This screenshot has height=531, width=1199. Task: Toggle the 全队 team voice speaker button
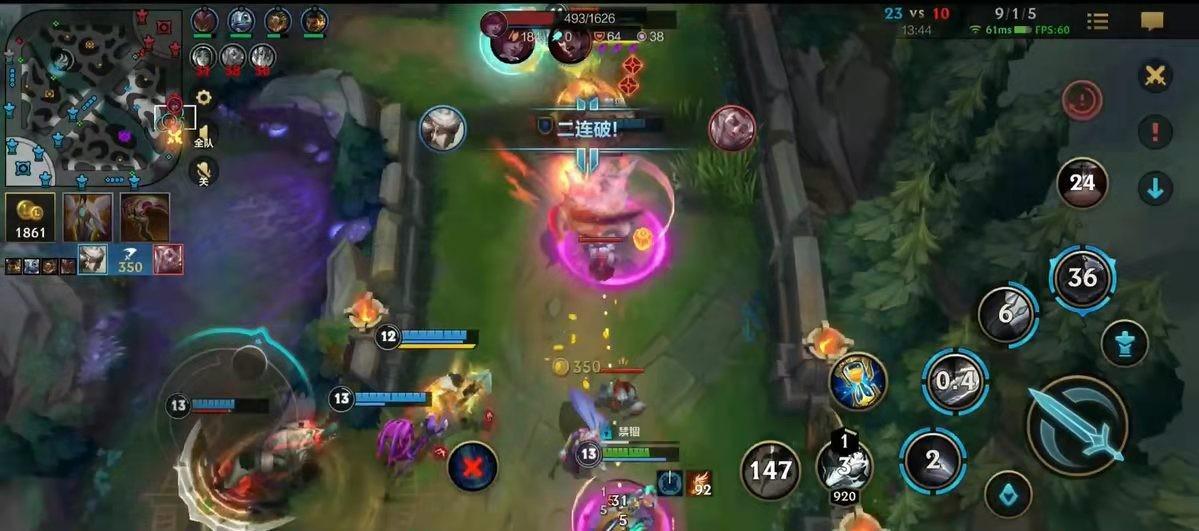click(203, 136)
